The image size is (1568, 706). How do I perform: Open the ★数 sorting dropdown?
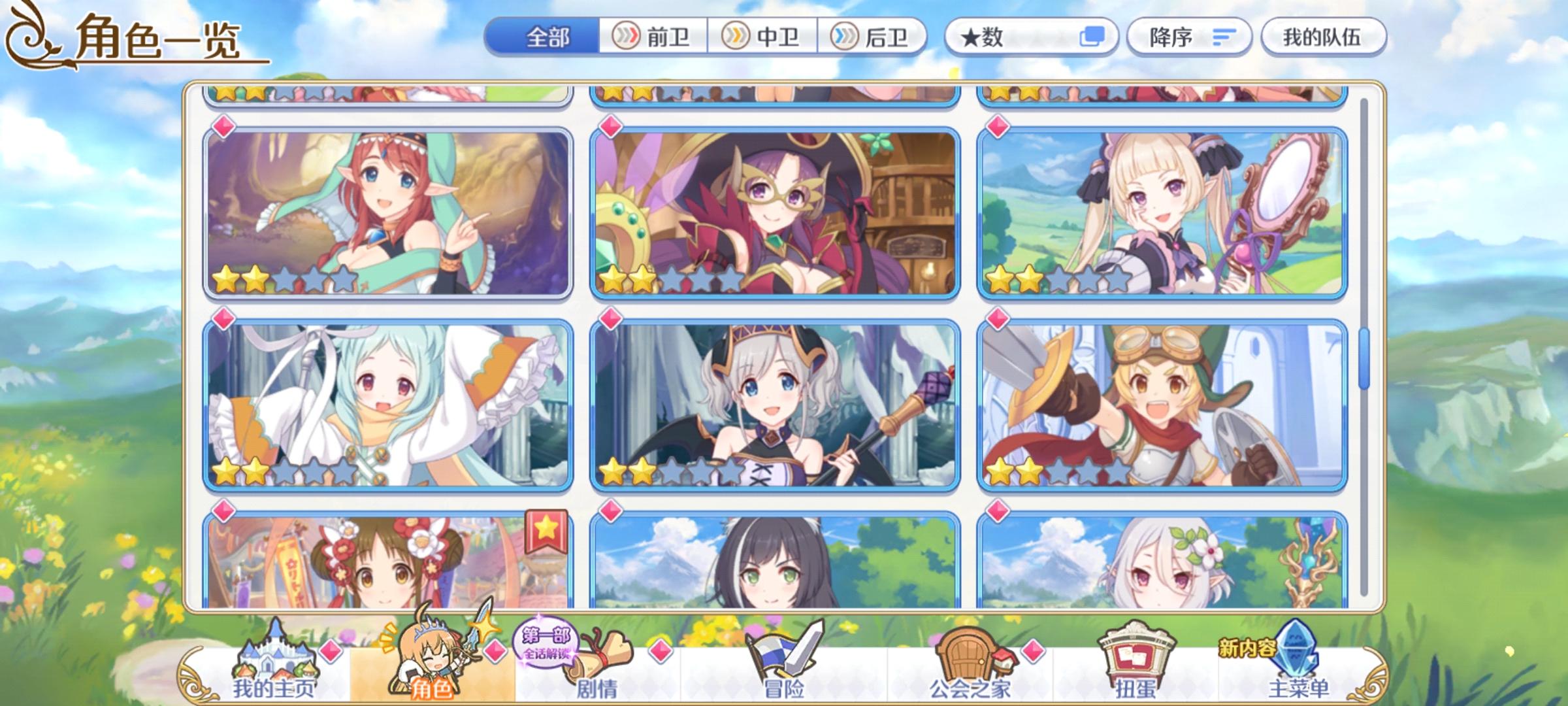[1000, 38]
